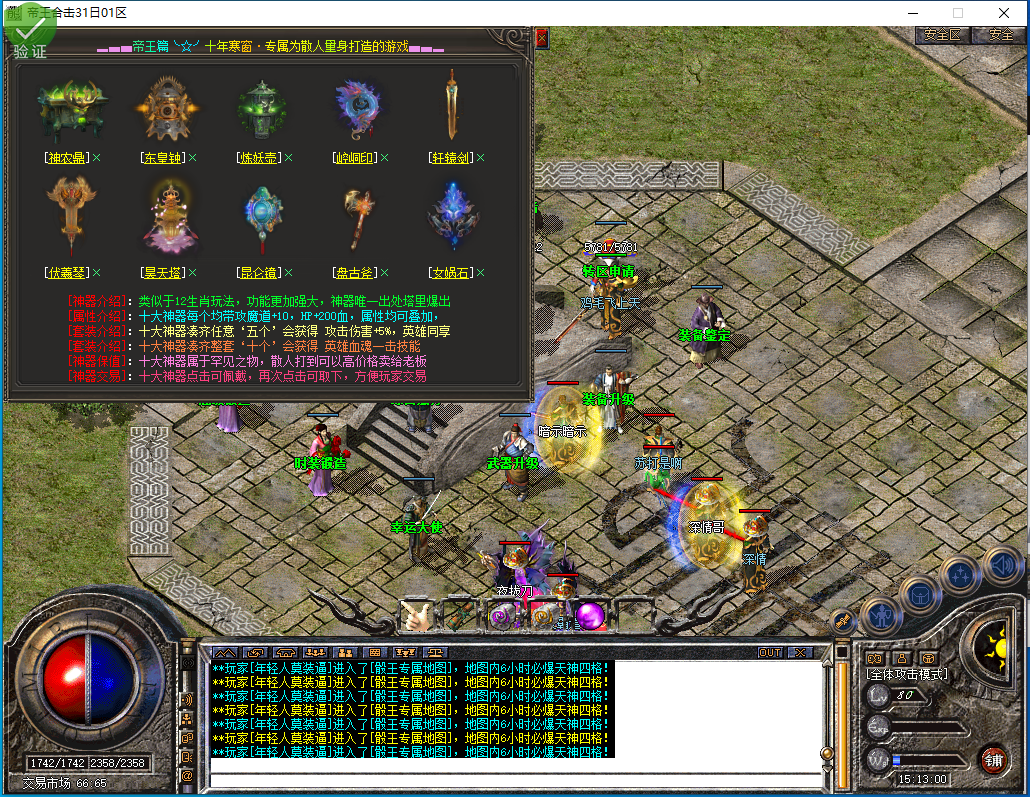The width and height of the screenshot is (1030, 797).
Task: Toggle the chat OUT button
Action: pyautogui.click(x=769, y=653)
